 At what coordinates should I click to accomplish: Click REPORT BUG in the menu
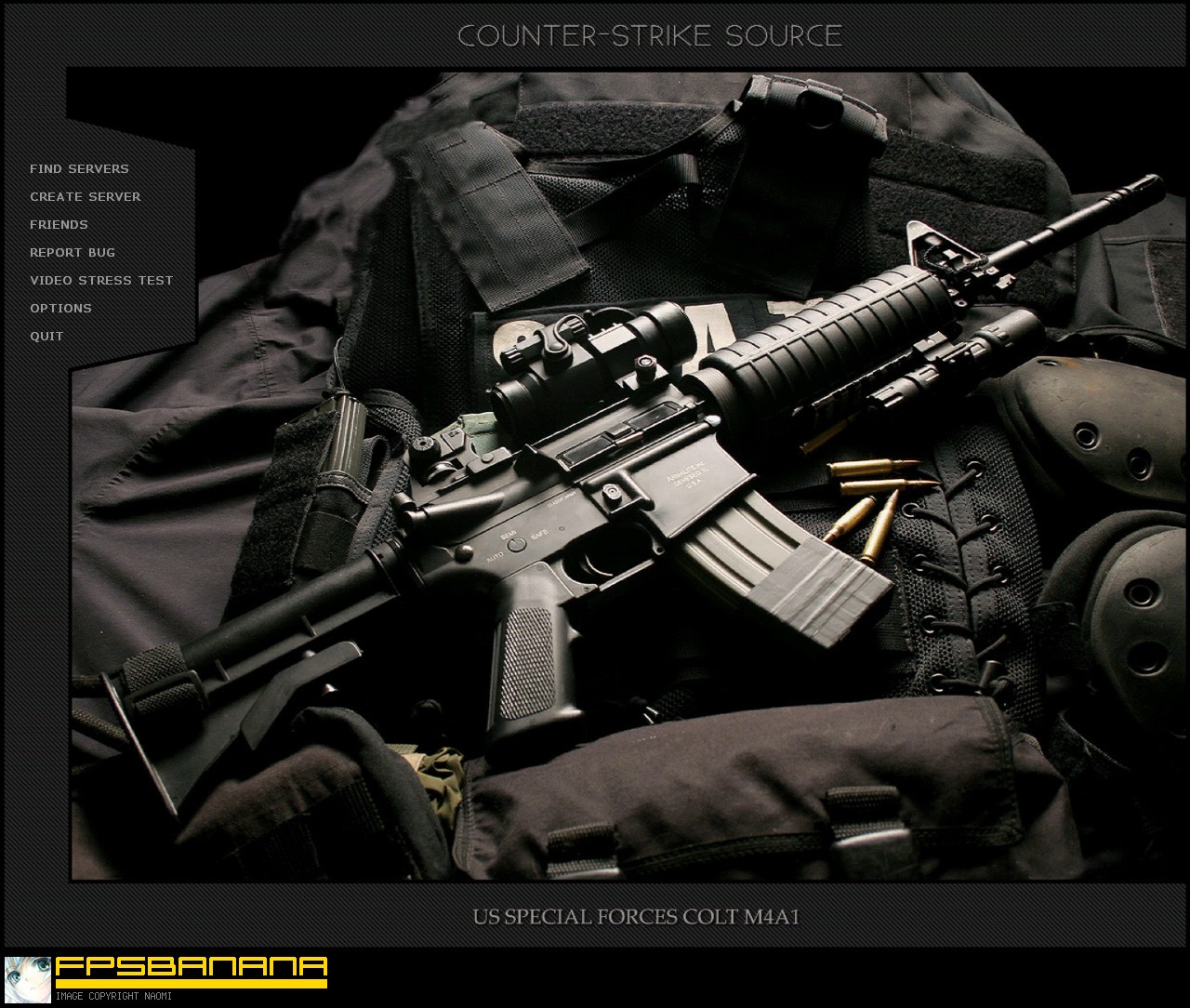[73, 252]
